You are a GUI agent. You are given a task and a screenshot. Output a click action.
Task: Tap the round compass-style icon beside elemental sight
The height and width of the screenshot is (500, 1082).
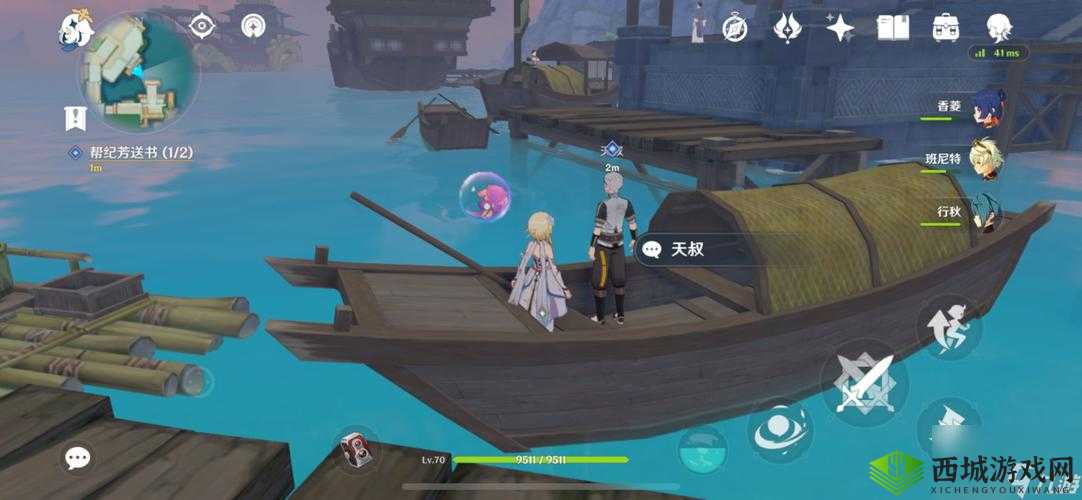pos(255,27)
